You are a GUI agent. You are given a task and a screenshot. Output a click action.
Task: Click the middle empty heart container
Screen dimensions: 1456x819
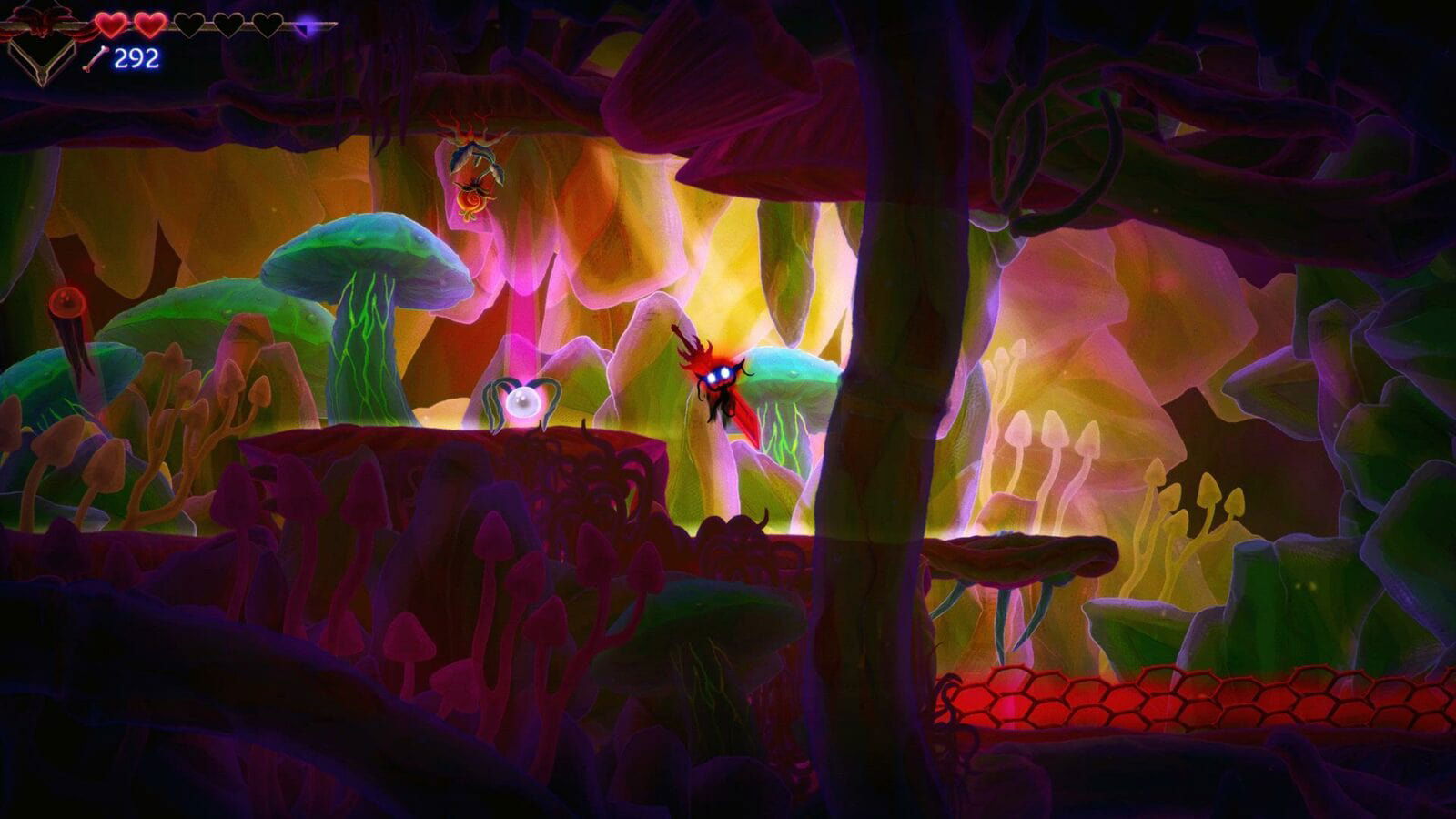pyautogui.click(x=227, y=25)
